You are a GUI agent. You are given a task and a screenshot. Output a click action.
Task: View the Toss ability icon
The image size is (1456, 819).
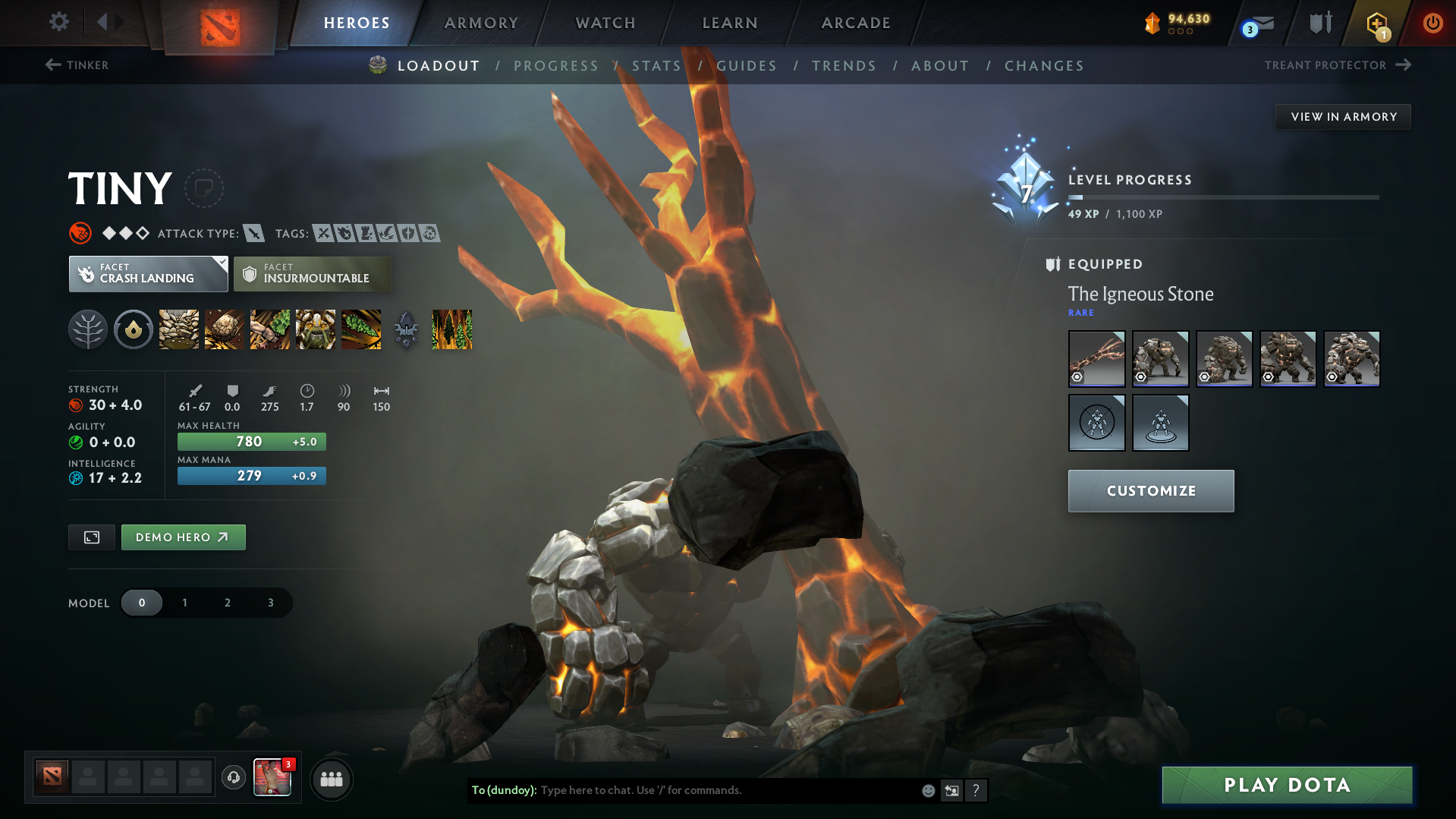(224, 329)
